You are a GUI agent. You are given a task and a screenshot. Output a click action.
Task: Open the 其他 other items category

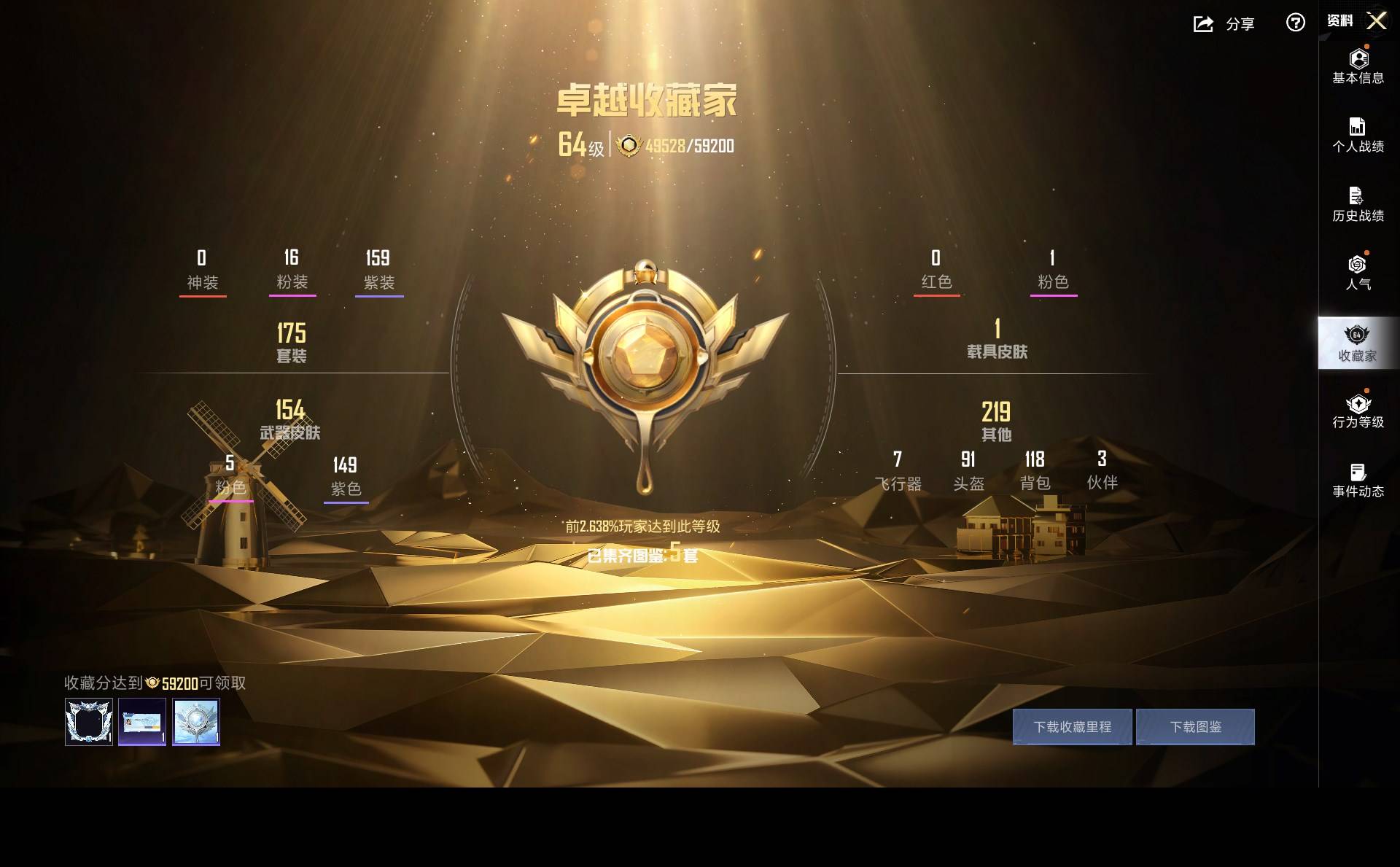coord(996,421)
